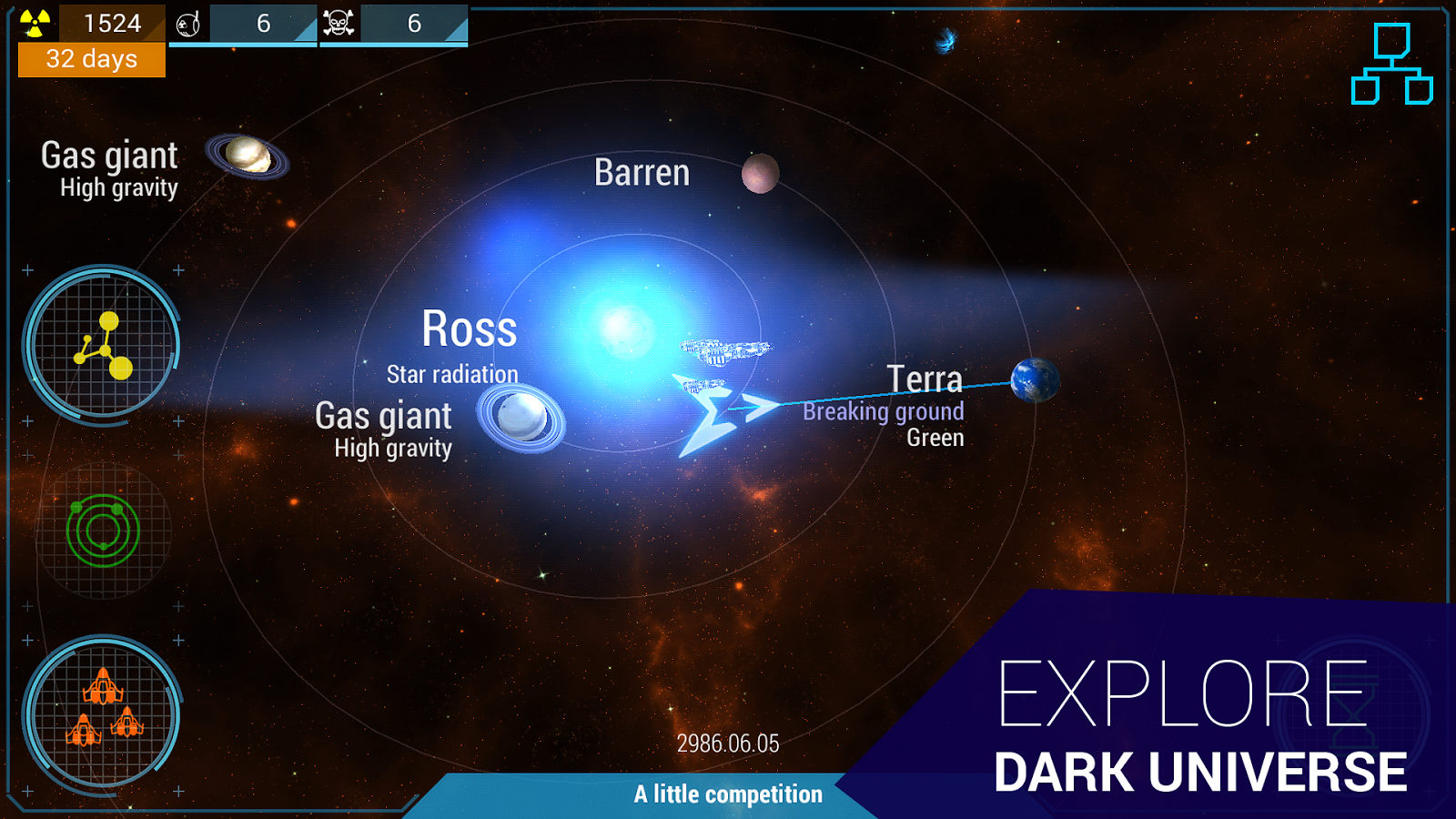Select the Terra planet
The height and width of the screenshot is (819, 1456).
coord(1034,381)
